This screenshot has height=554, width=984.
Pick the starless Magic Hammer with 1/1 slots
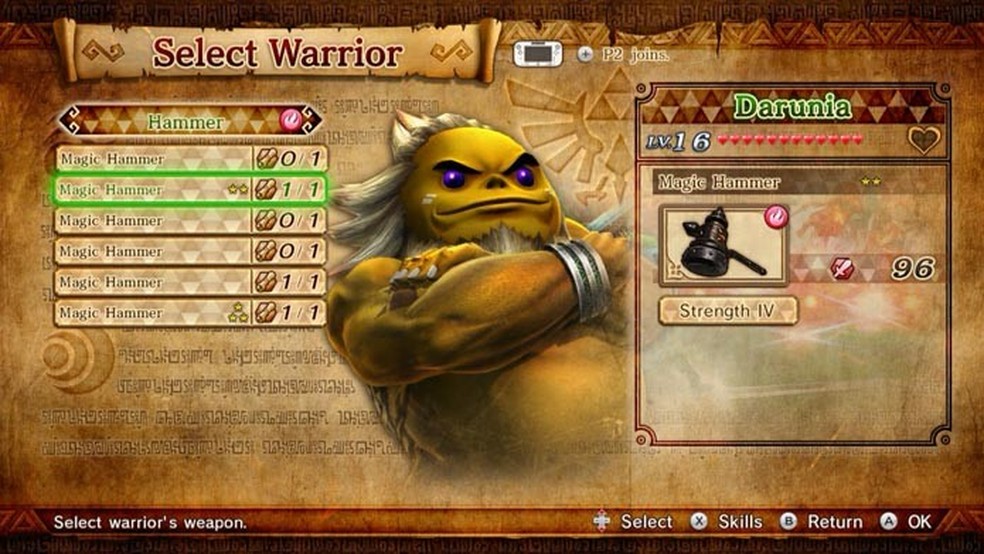190,282
